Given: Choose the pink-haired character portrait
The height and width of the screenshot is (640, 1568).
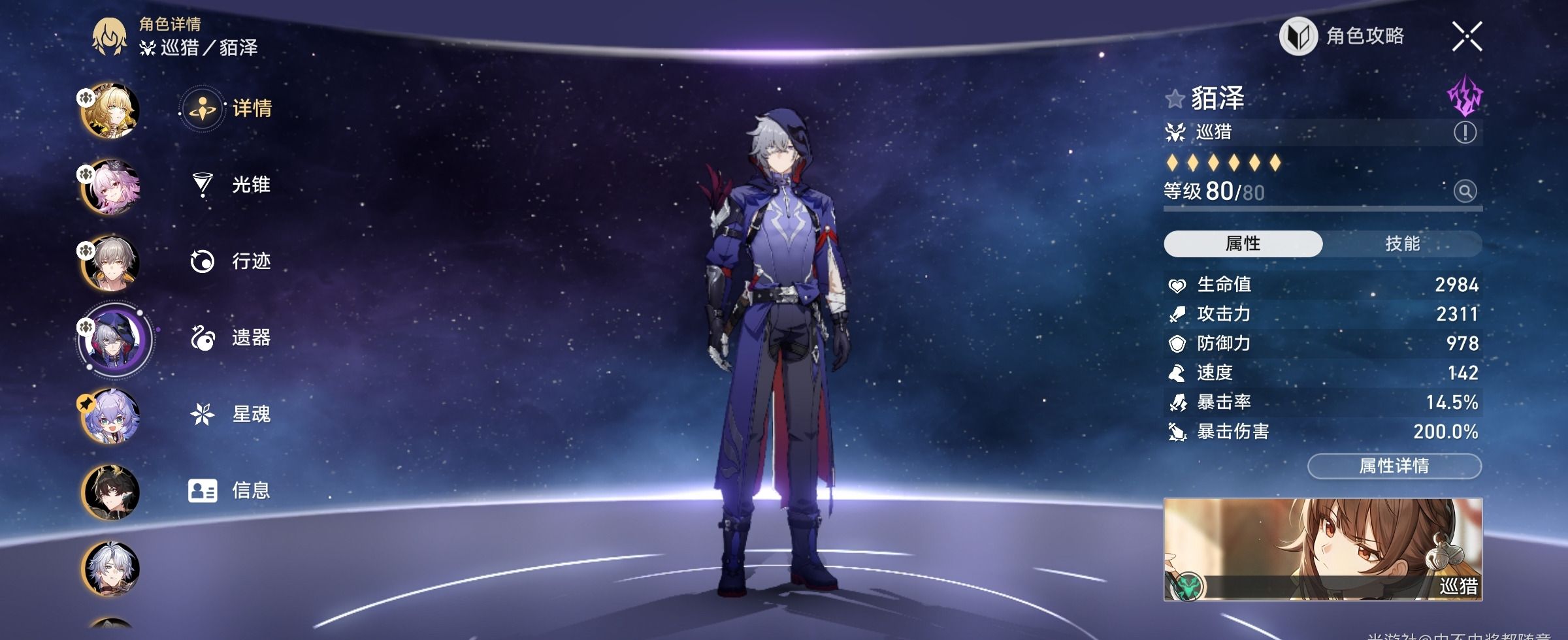Looking at the screenshot, I should click(110, 187).
